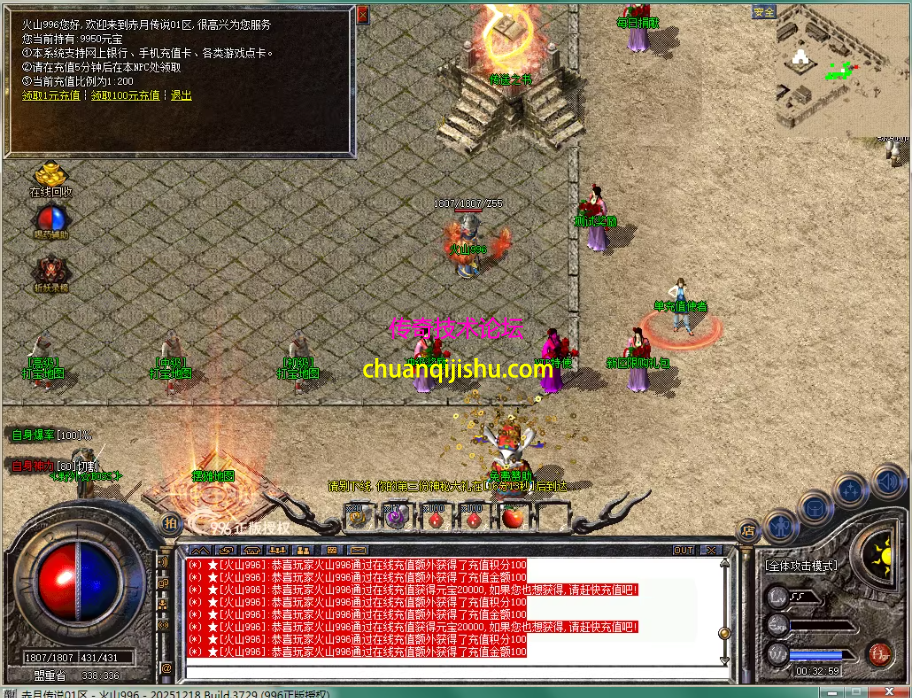The height and width of the screenshot is (698, 912).
Task: Claim the 领取1元充值 reward link
Action: (51, 96)
